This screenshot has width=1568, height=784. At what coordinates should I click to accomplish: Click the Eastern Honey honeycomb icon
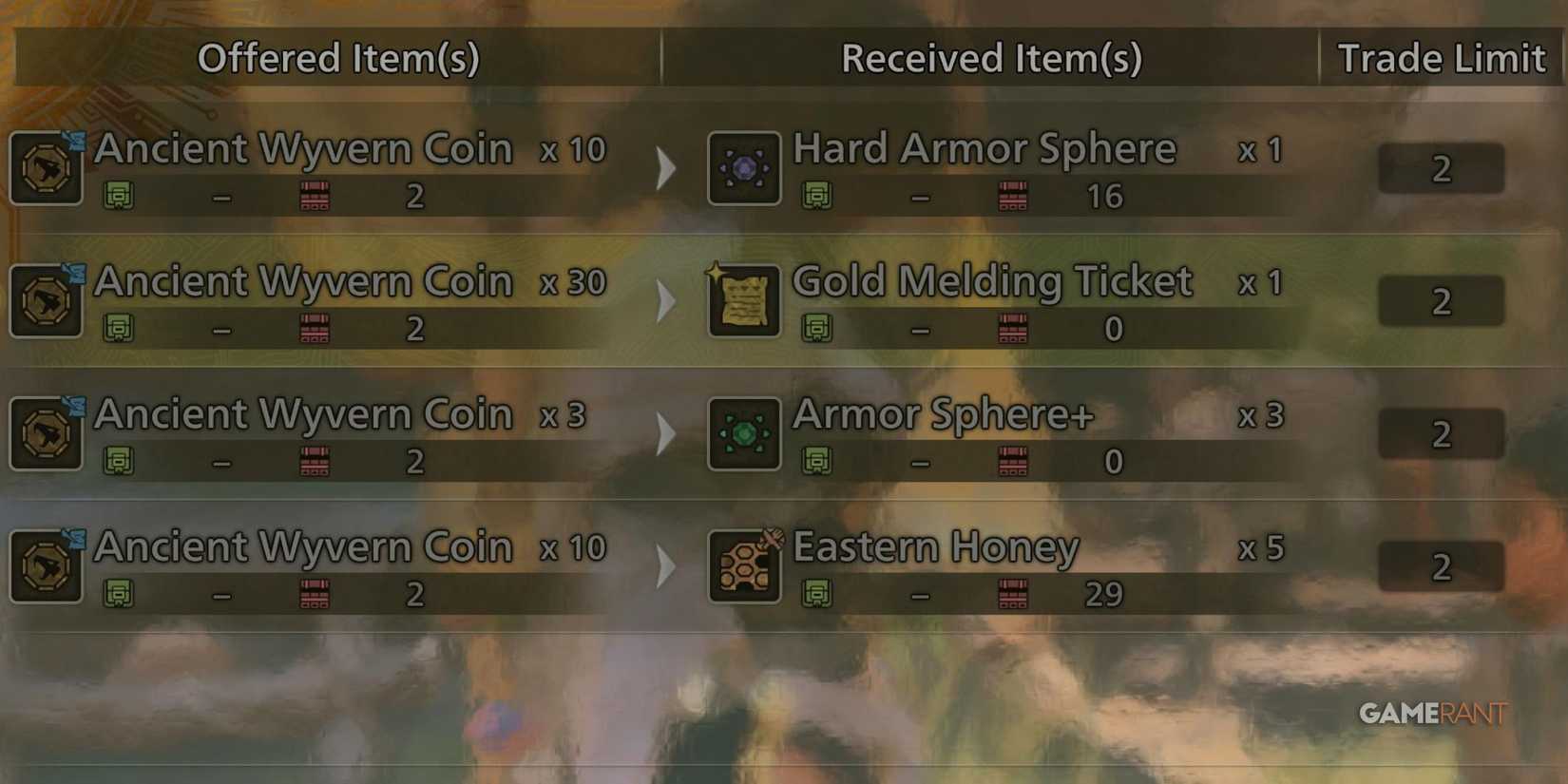click(744, 566)
